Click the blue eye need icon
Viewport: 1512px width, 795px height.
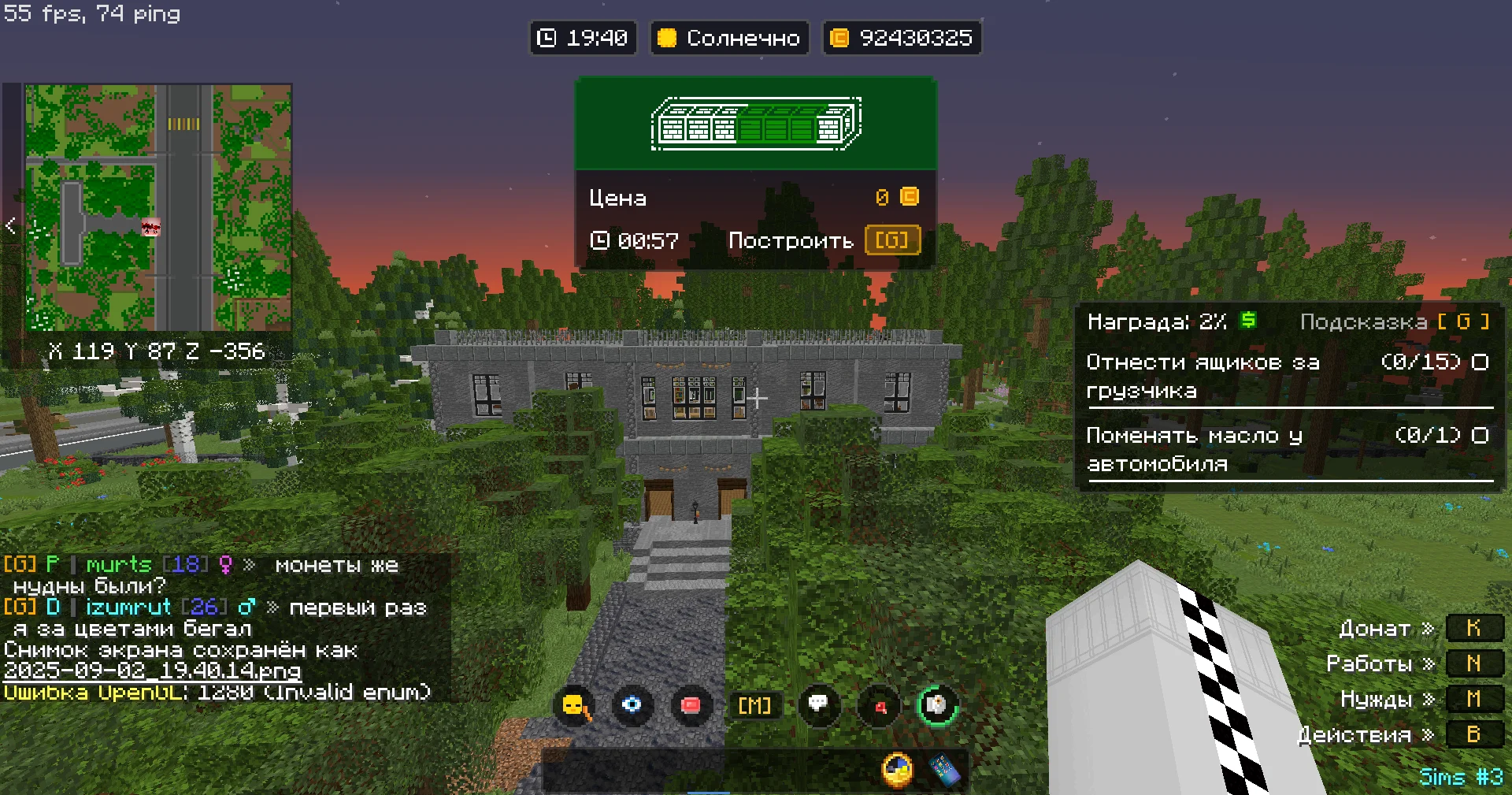632,704
